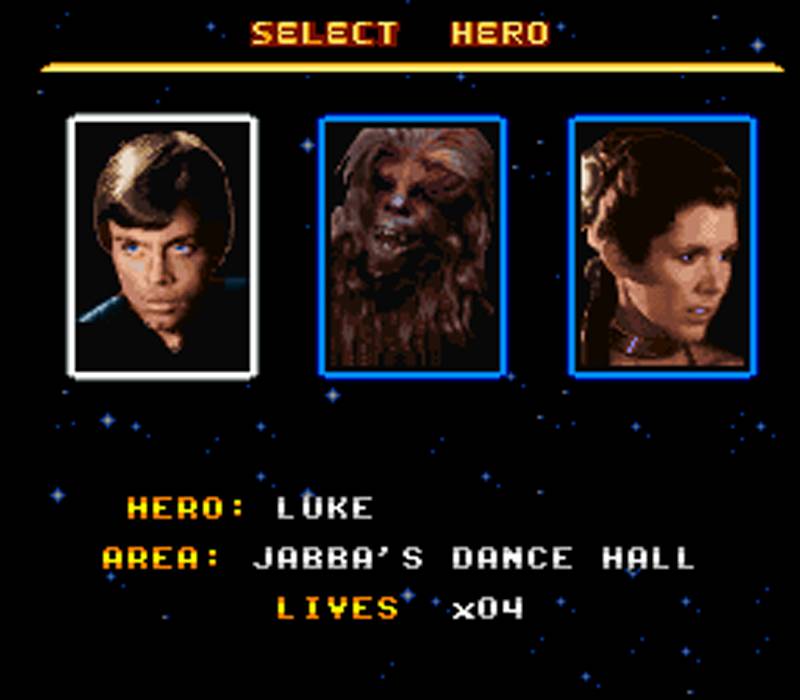Screen dimensions: 800x700
Task: Choose the Chewbacca portrait card
Action: click(412, 246)
